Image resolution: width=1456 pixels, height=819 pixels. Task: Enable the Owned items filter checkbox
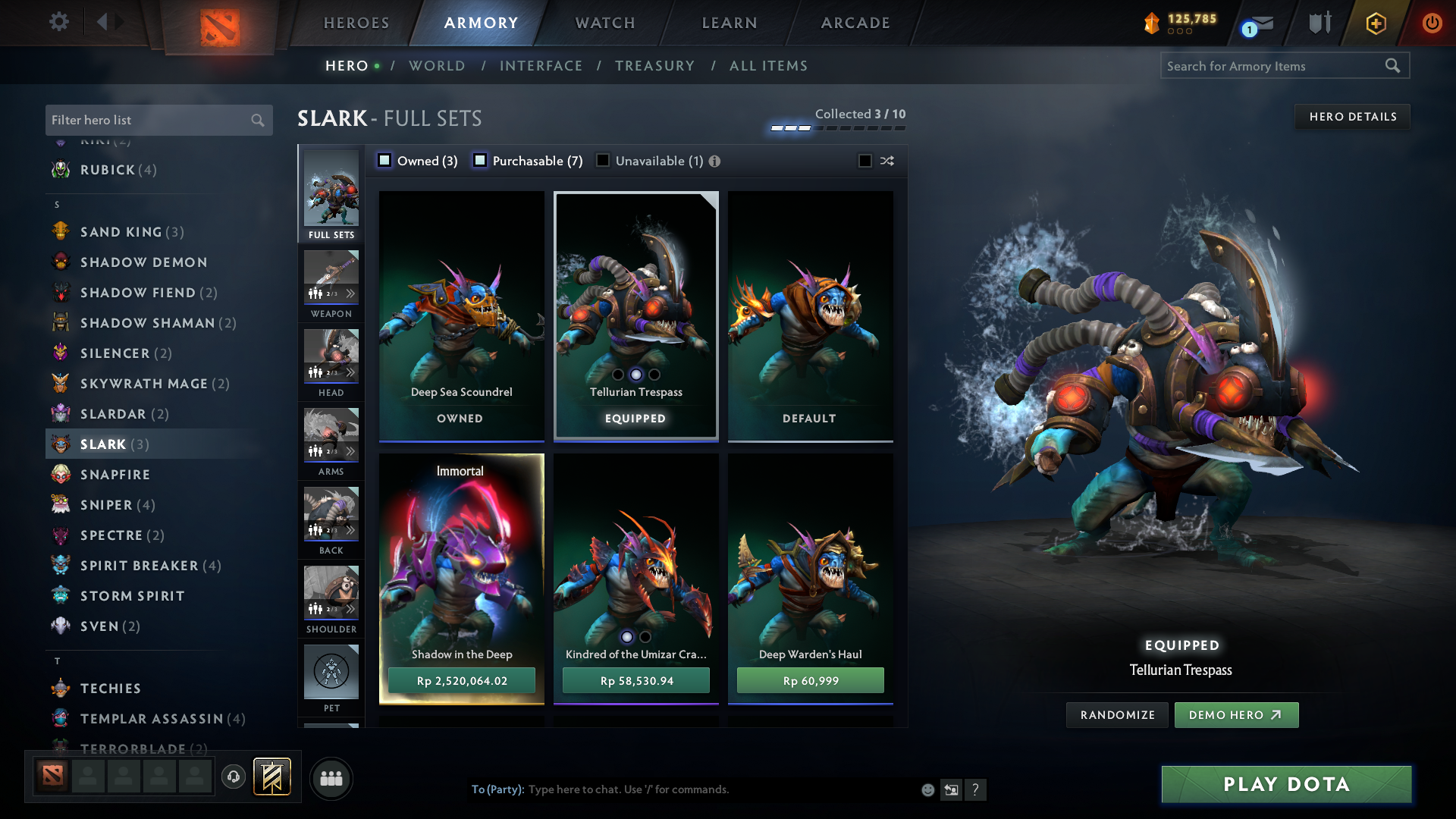[384, 160]
